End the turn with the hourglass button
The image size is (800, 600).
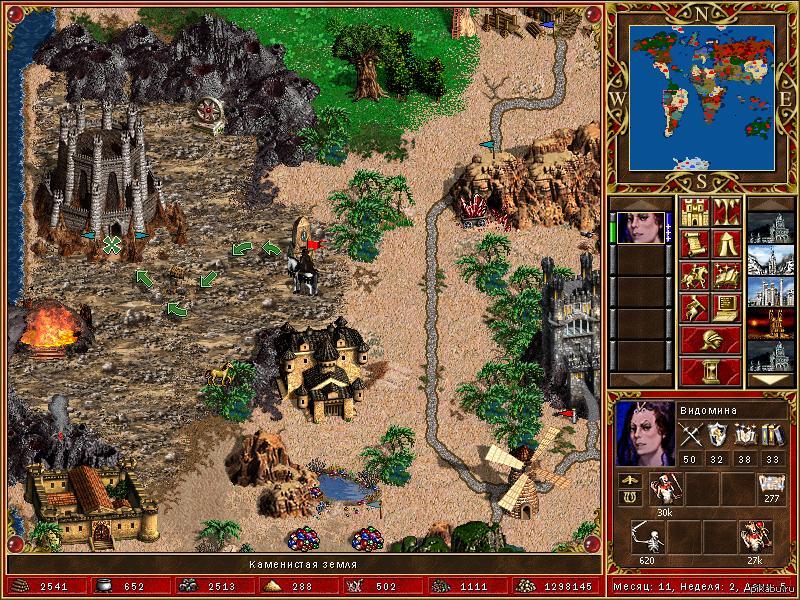[710, 371]
